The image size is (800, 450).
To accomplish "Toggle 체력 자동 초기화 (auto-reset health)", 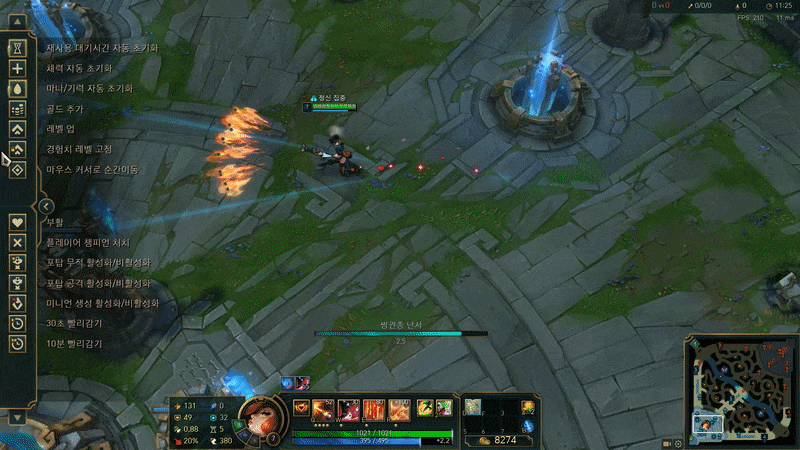I will point(17,68).
